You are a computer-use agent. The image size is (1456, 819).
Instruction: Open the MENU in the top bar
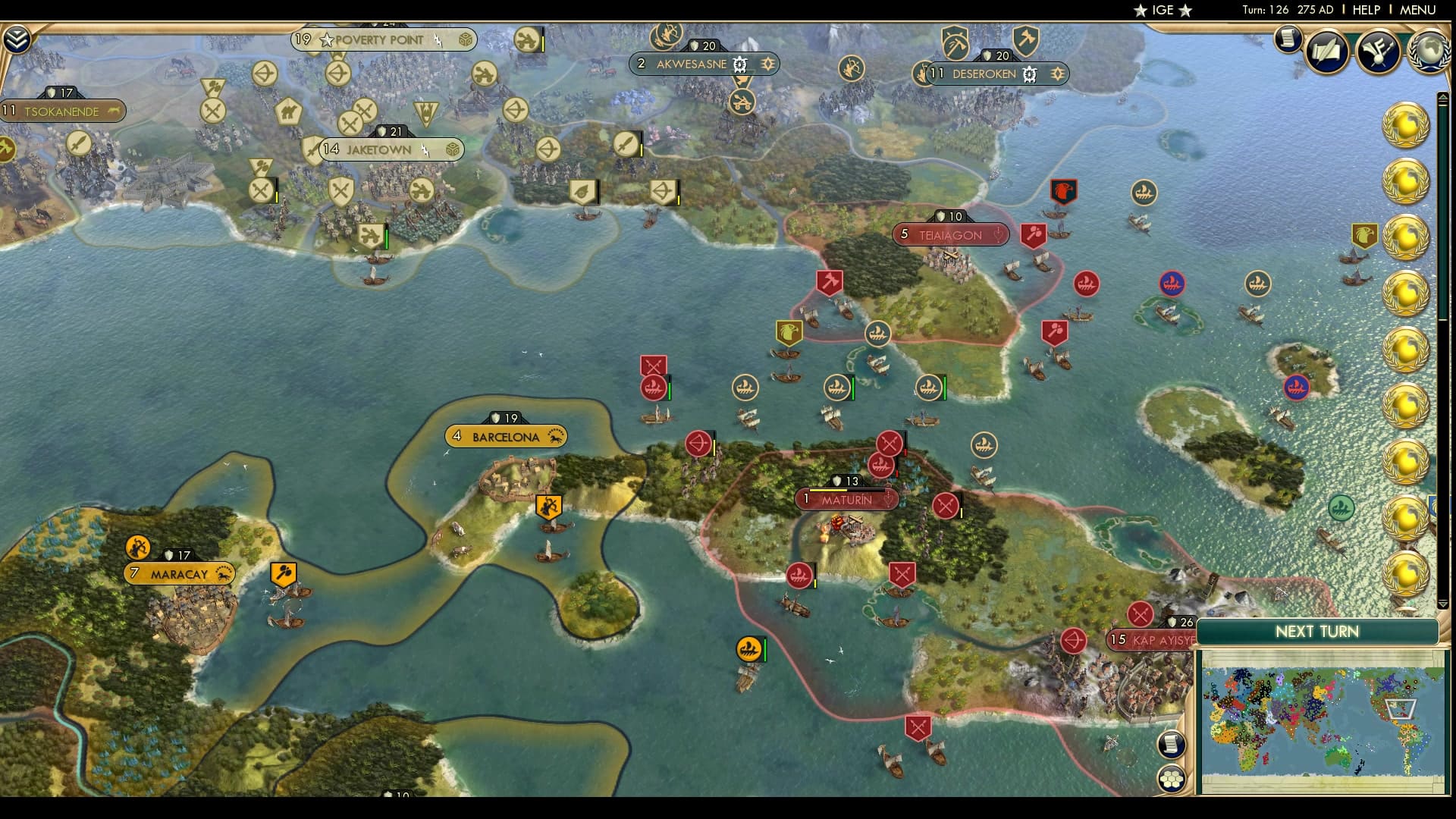(1418, 11)
